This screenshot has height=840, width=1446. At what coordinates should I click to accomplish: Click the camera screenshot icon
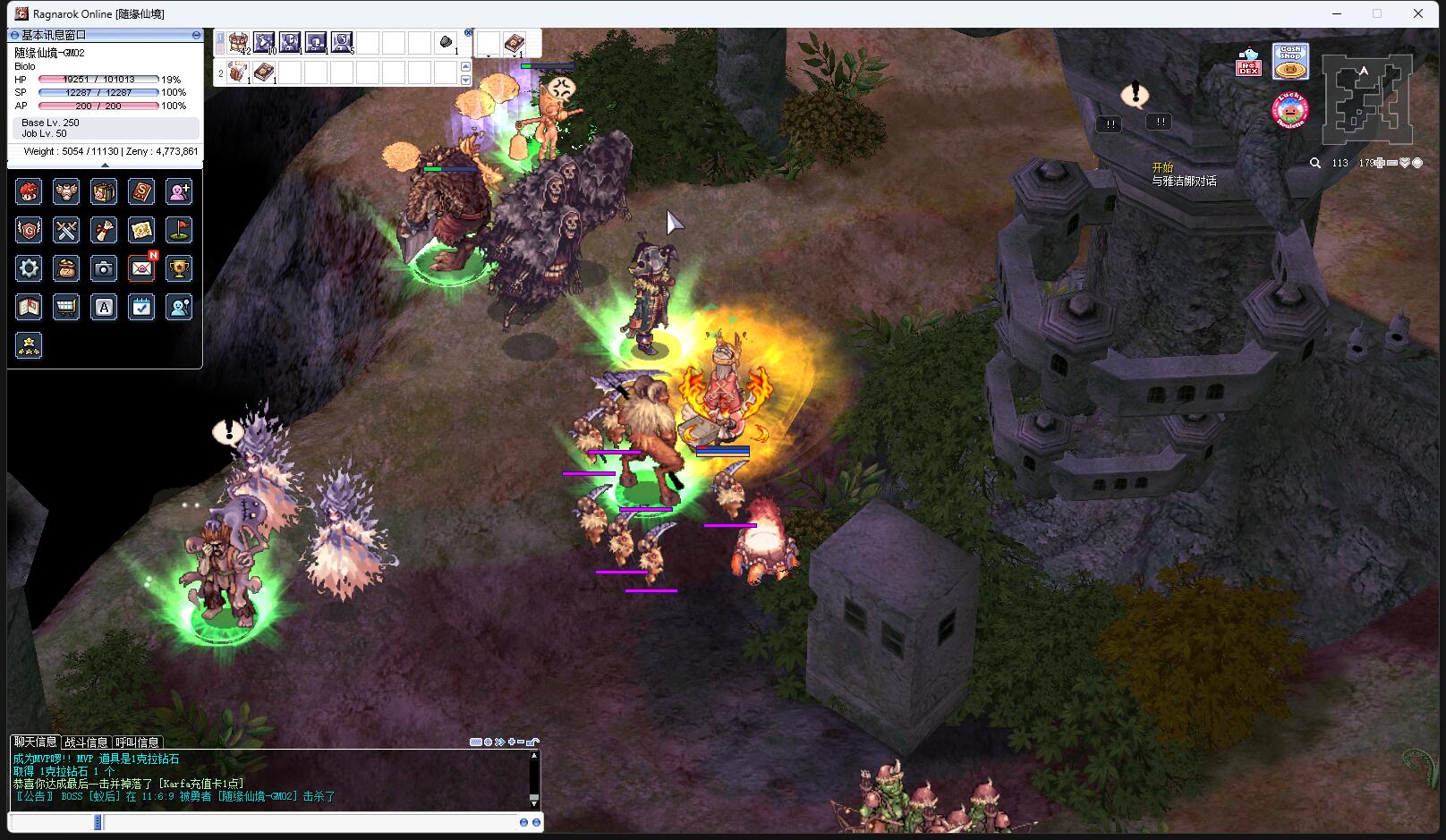point(104,268)
